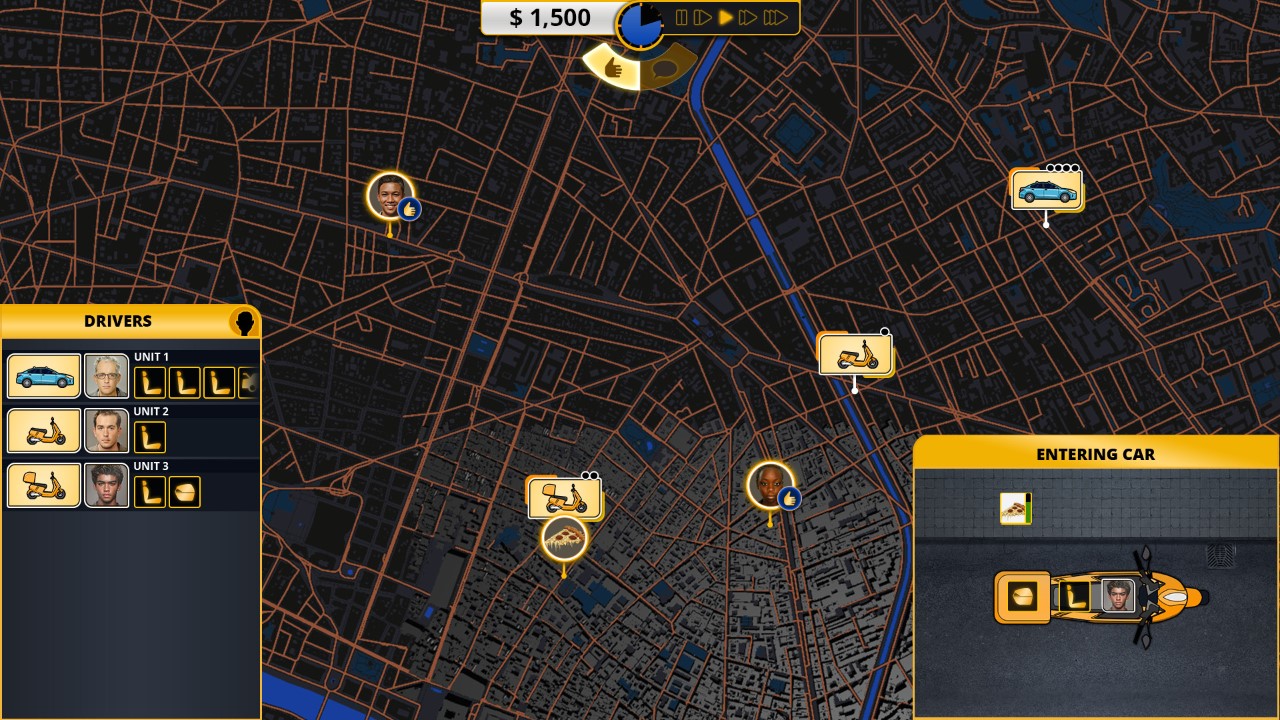Image resolution: width=1280 pixels, height=720 pixels.
Task: Switch to the ENTERING CAR panel title
Action: [1096, 454]
